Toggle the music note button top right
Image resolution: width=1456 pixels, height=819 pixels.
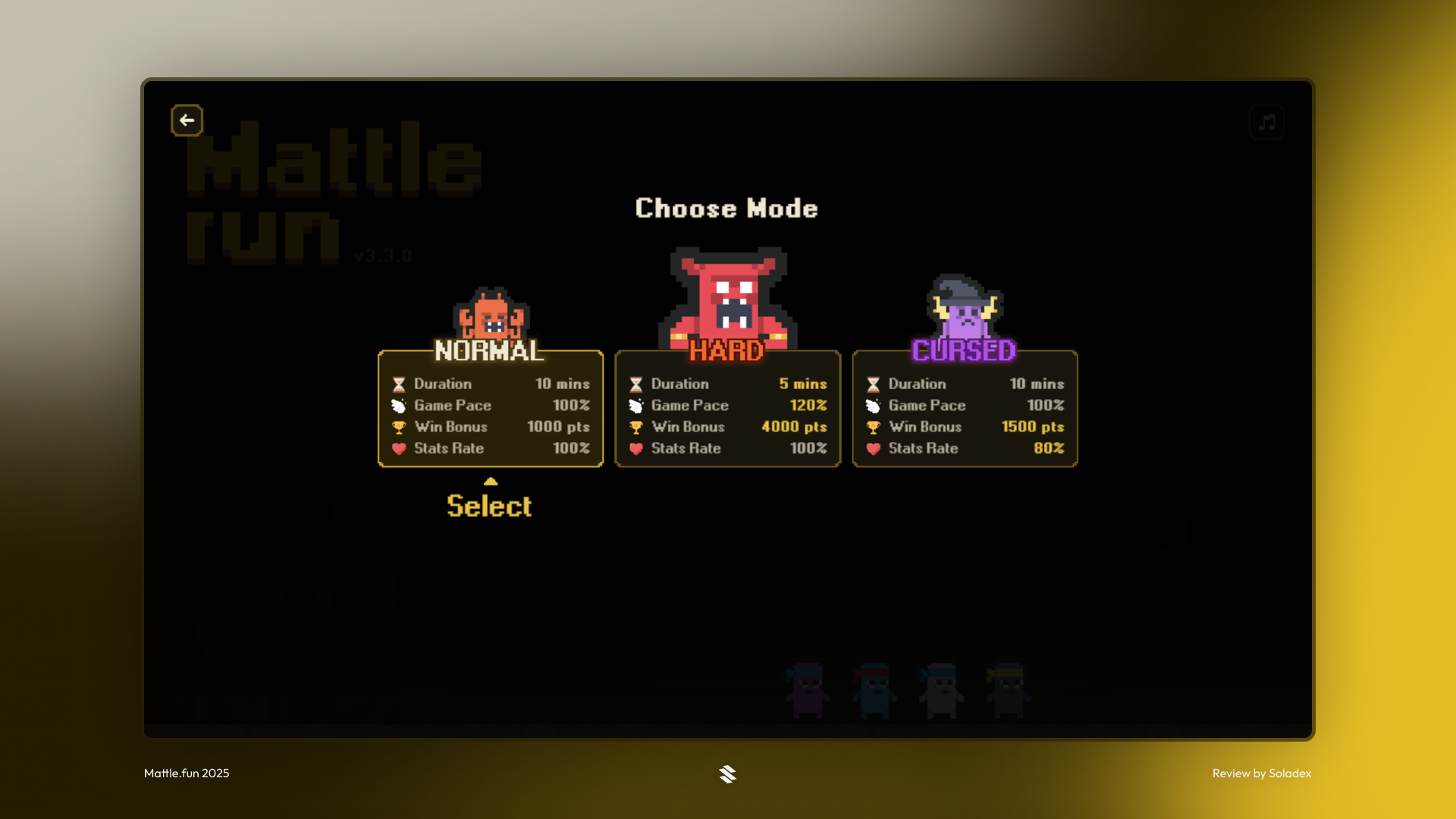pyautogui.click(x=1266, y=122)
